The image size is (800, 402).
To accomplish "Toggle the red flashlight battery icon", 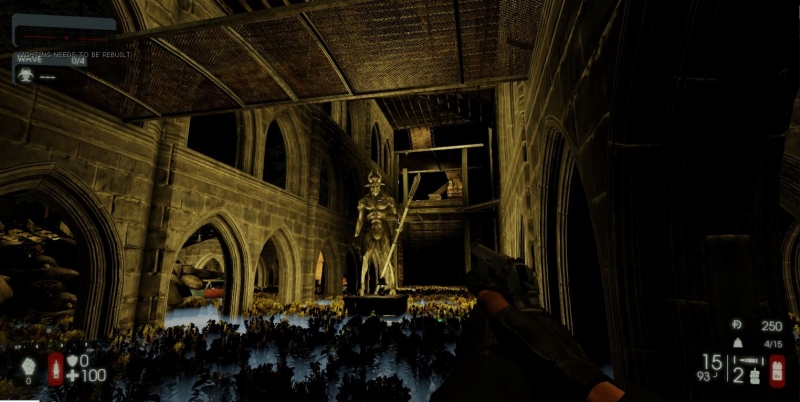I will [x=777, y=370].
